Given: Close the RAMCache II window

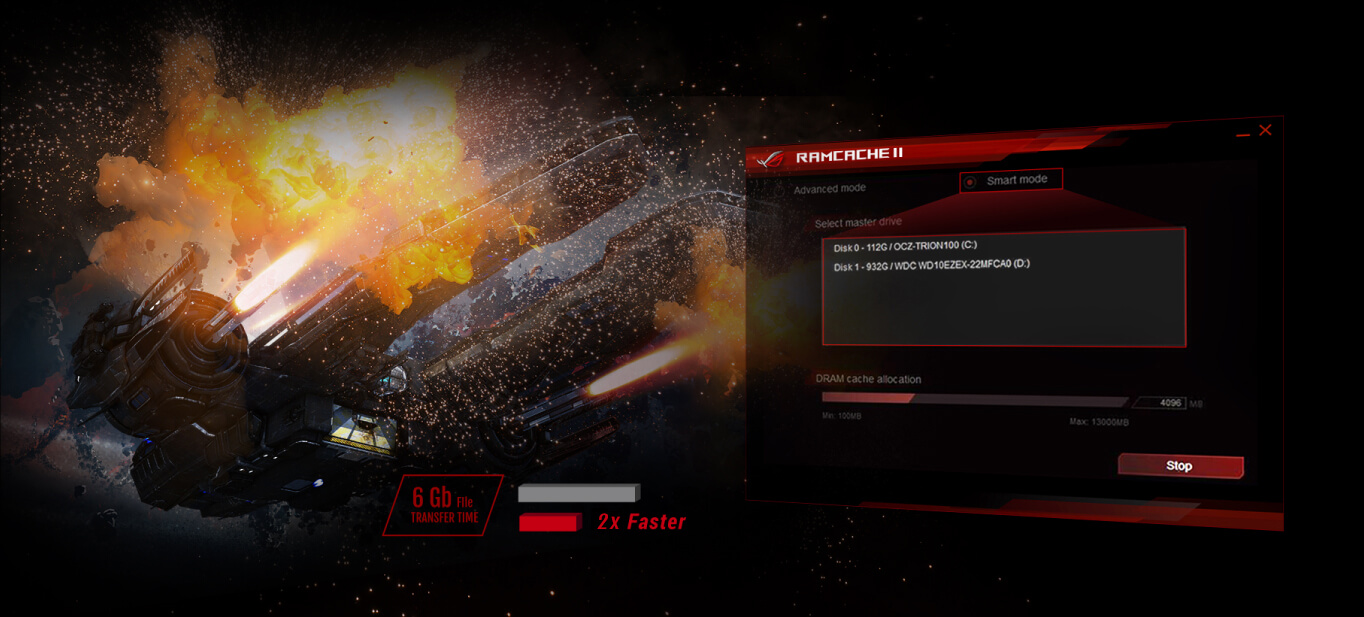Looking at the screenshot, I should point(1265,130).
